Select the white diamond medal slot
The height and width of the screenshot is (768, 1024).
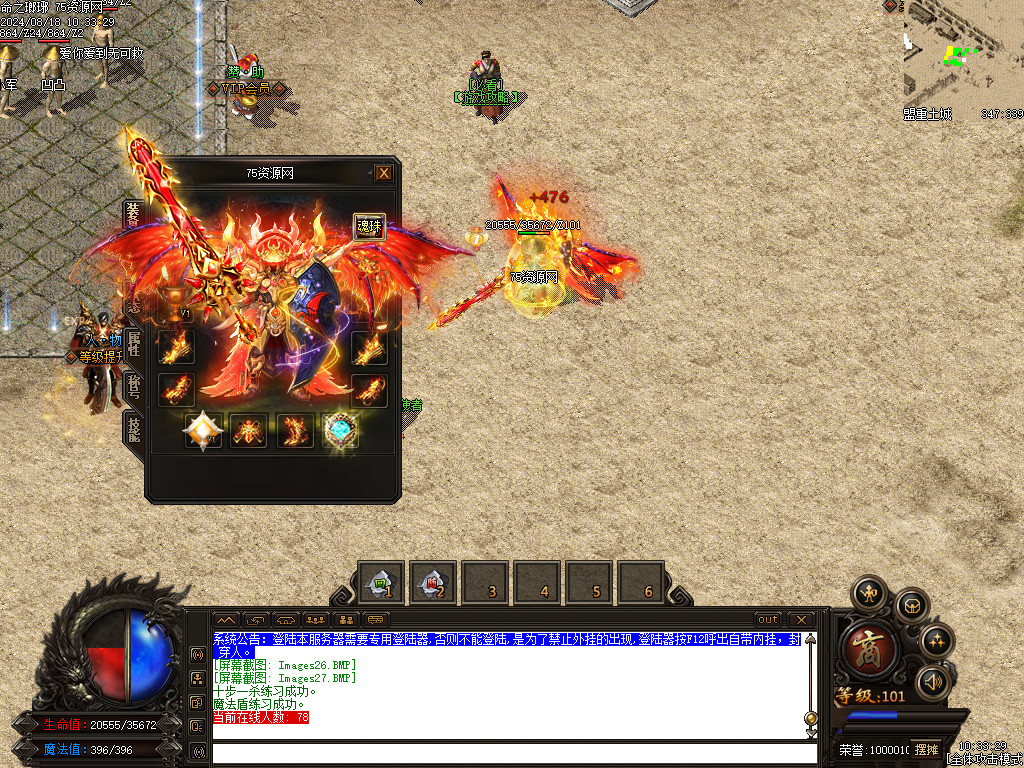pyautogui.click(x=202, y=430)
